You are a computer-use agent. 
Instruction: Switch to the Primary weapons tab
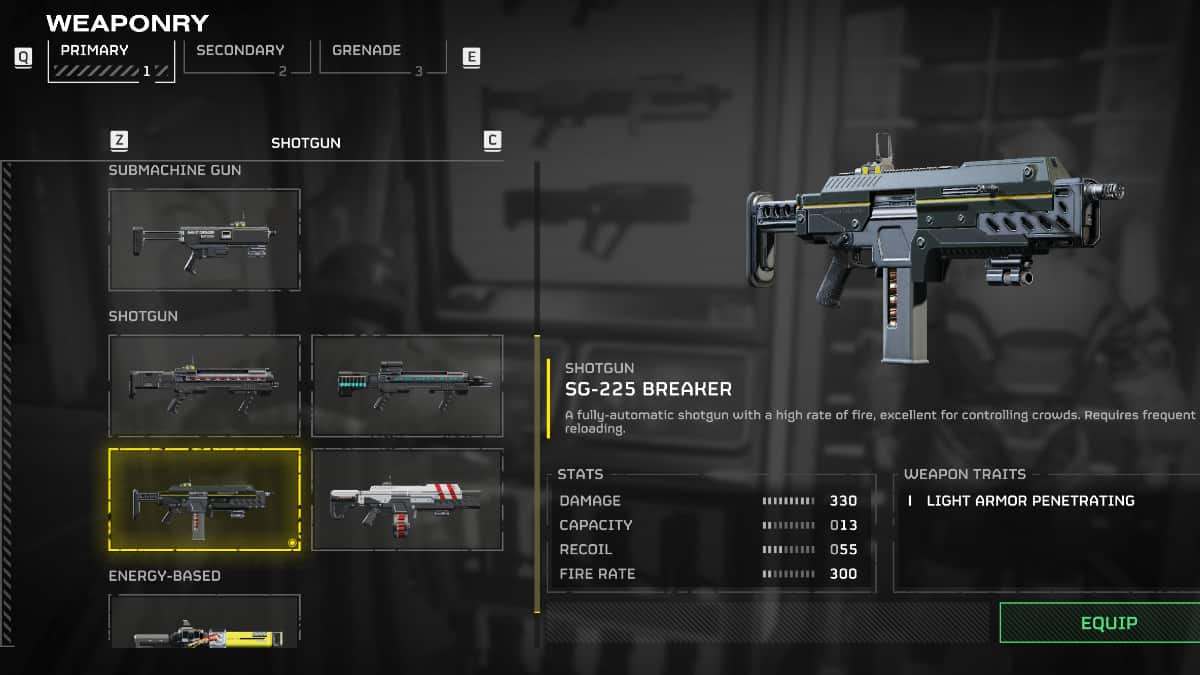point(111,59)
